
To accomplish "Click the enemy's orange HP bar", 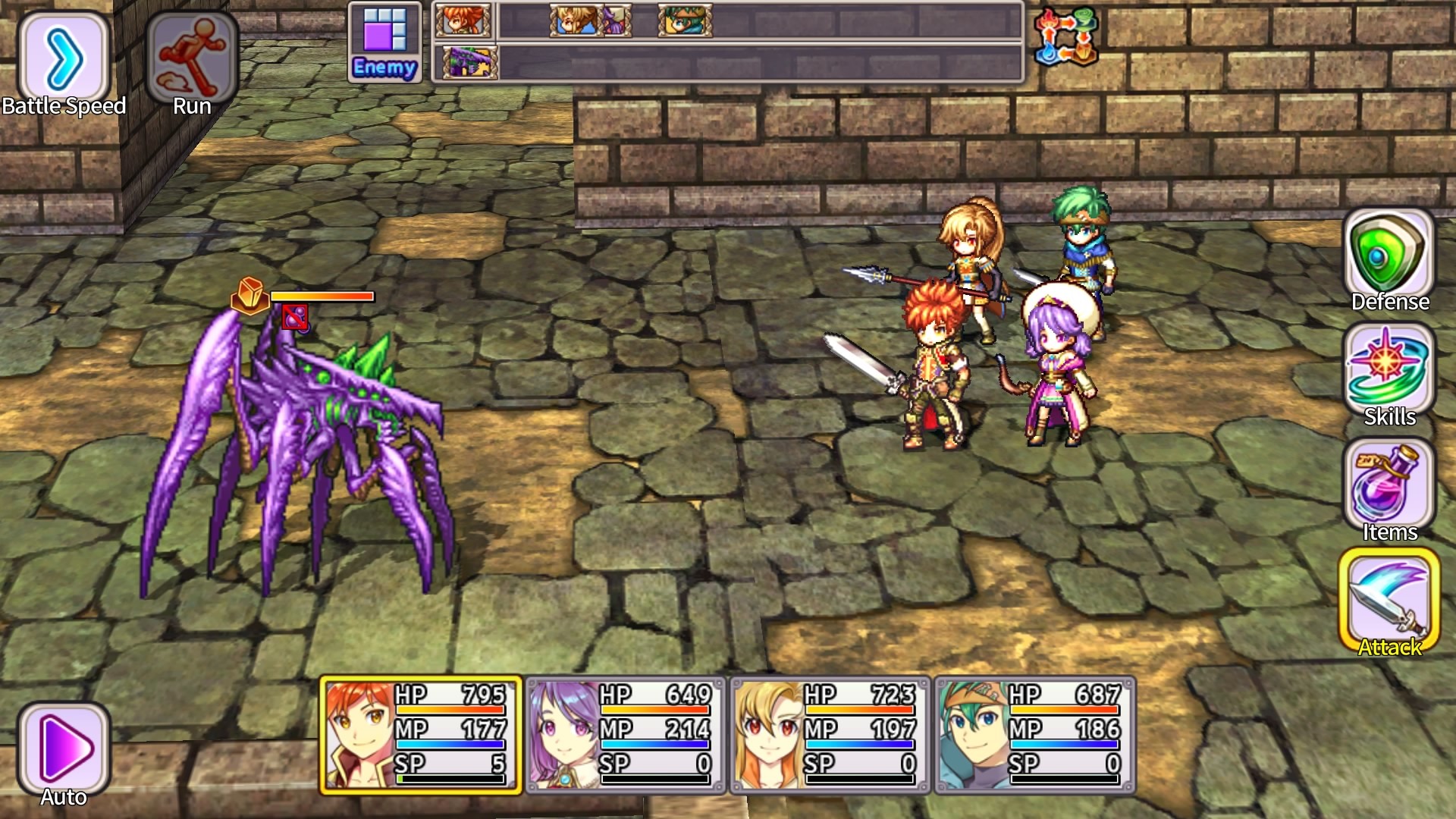I will click(x=322, y=297).
